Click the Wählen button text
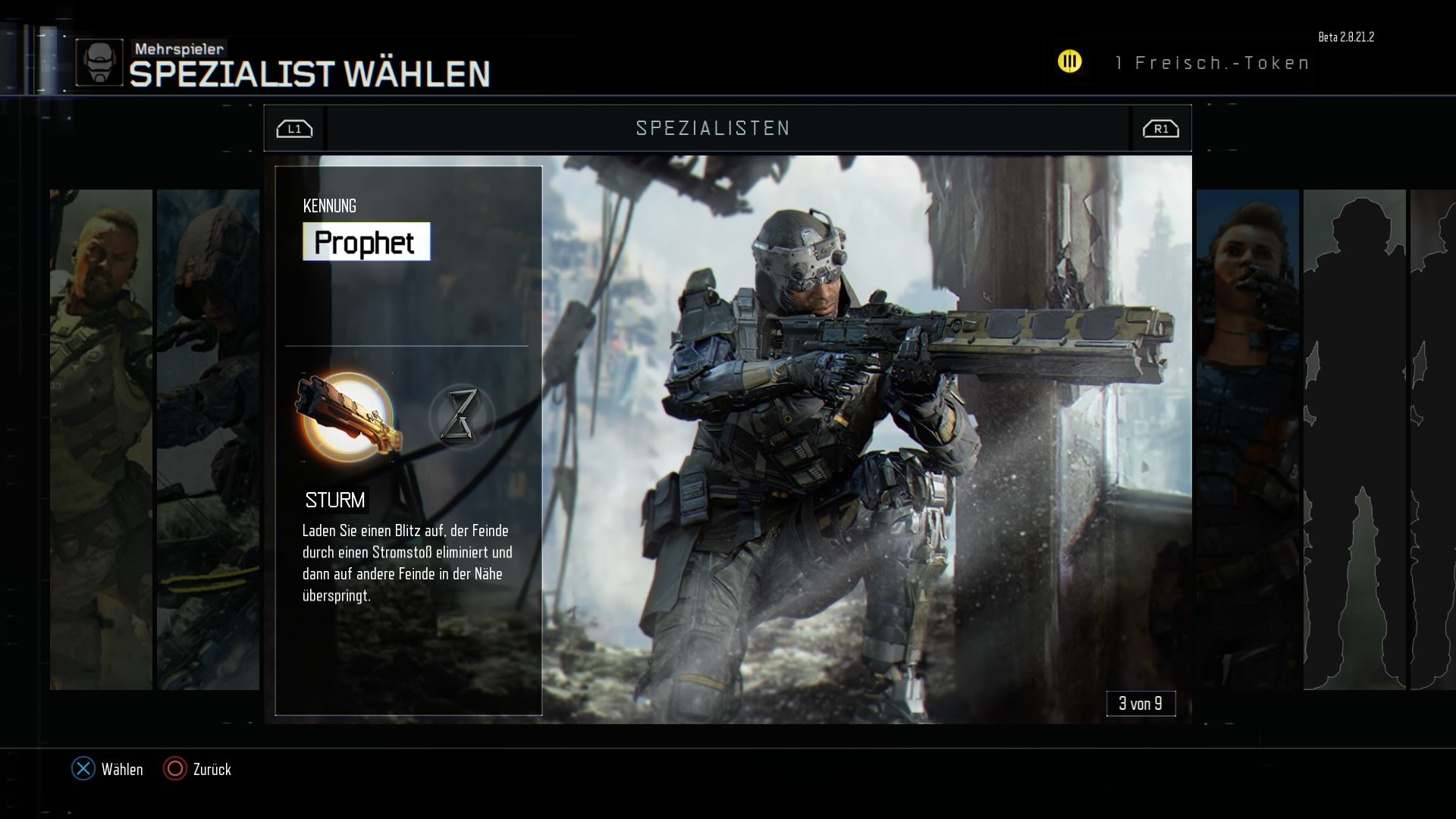The image size is (1456, 819). pos(123,770)
